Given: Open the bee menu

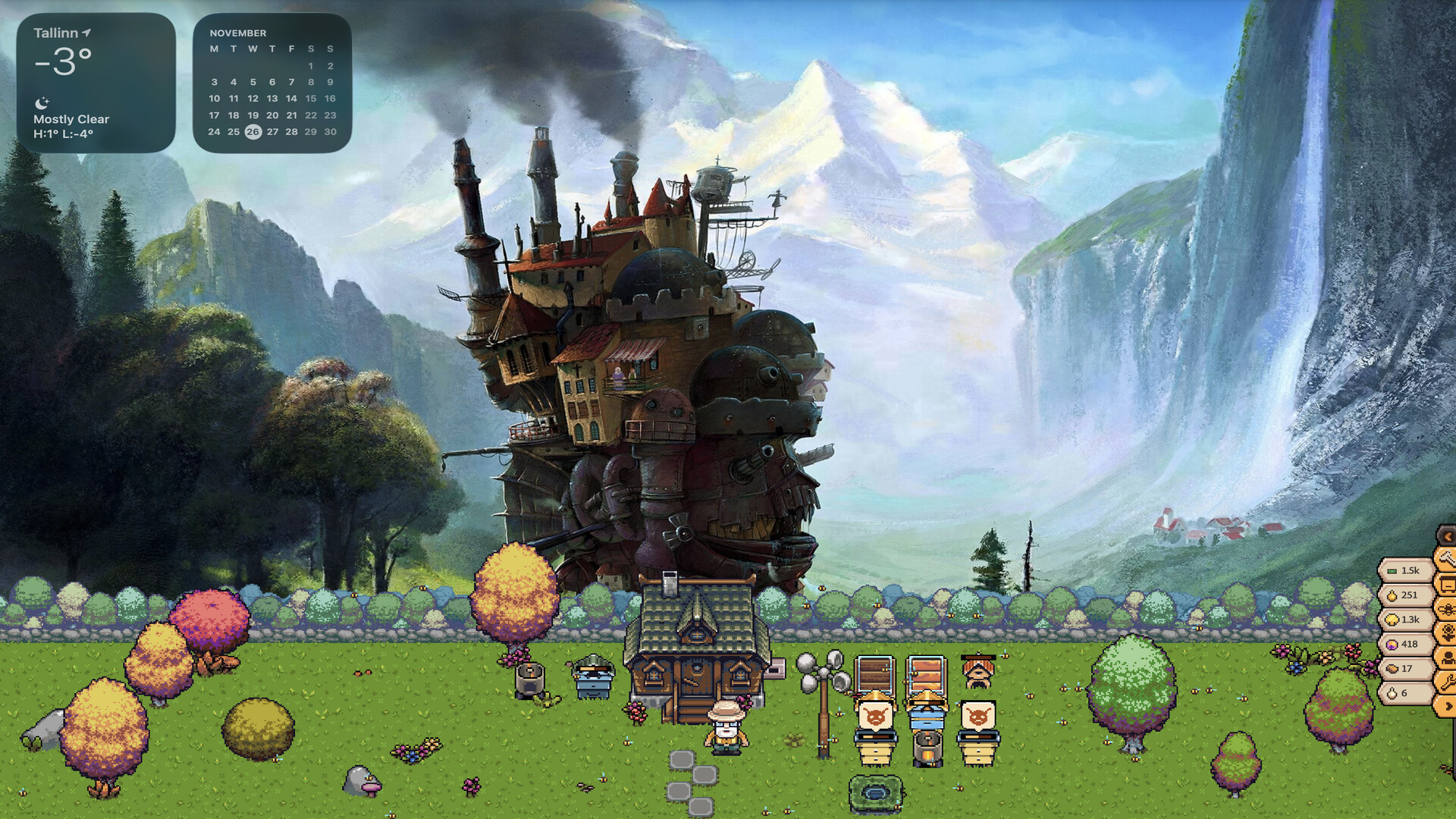Looking at the screenshot, I should click(x=1447, y=609).
